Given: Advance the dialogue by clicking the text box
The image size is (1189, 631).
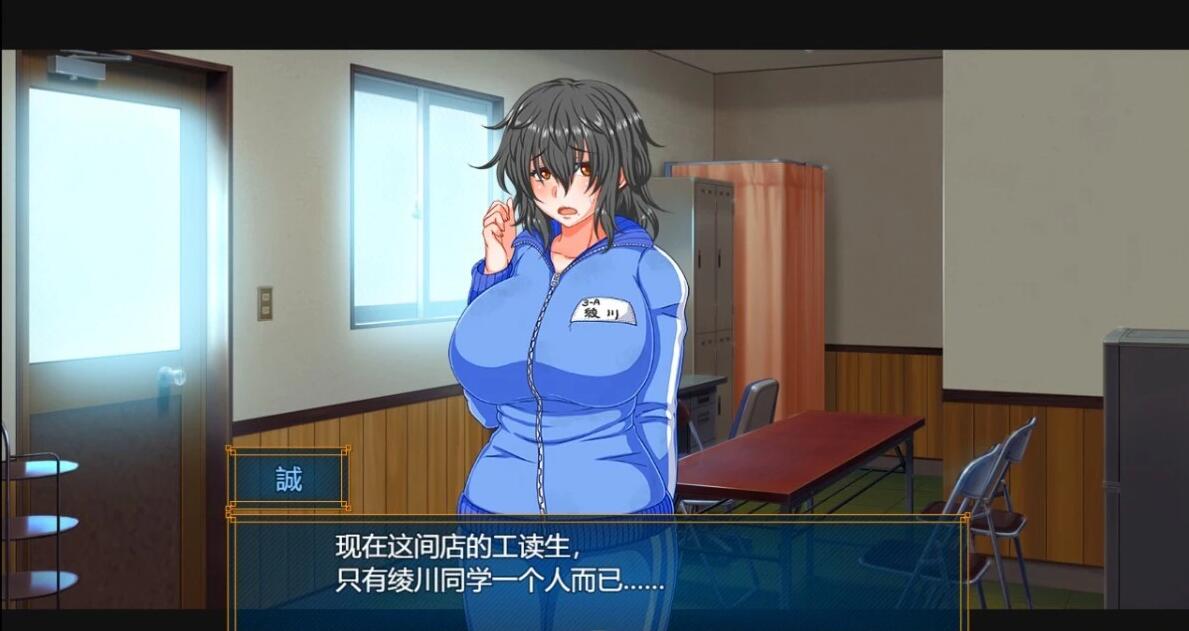Looking at the screenshot, I should click(598, 564).
